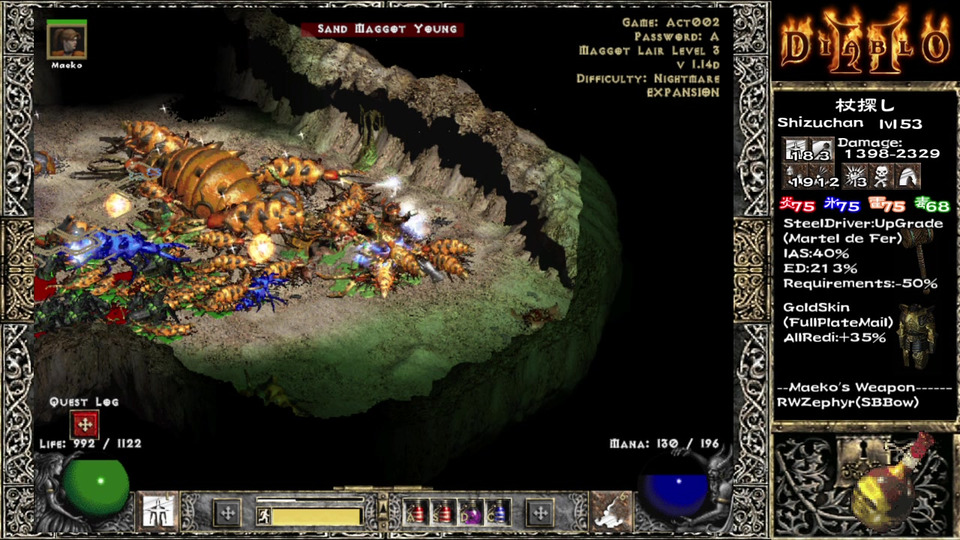
Task: Open the red Quest Log button
Action: [x=84, y=423]
